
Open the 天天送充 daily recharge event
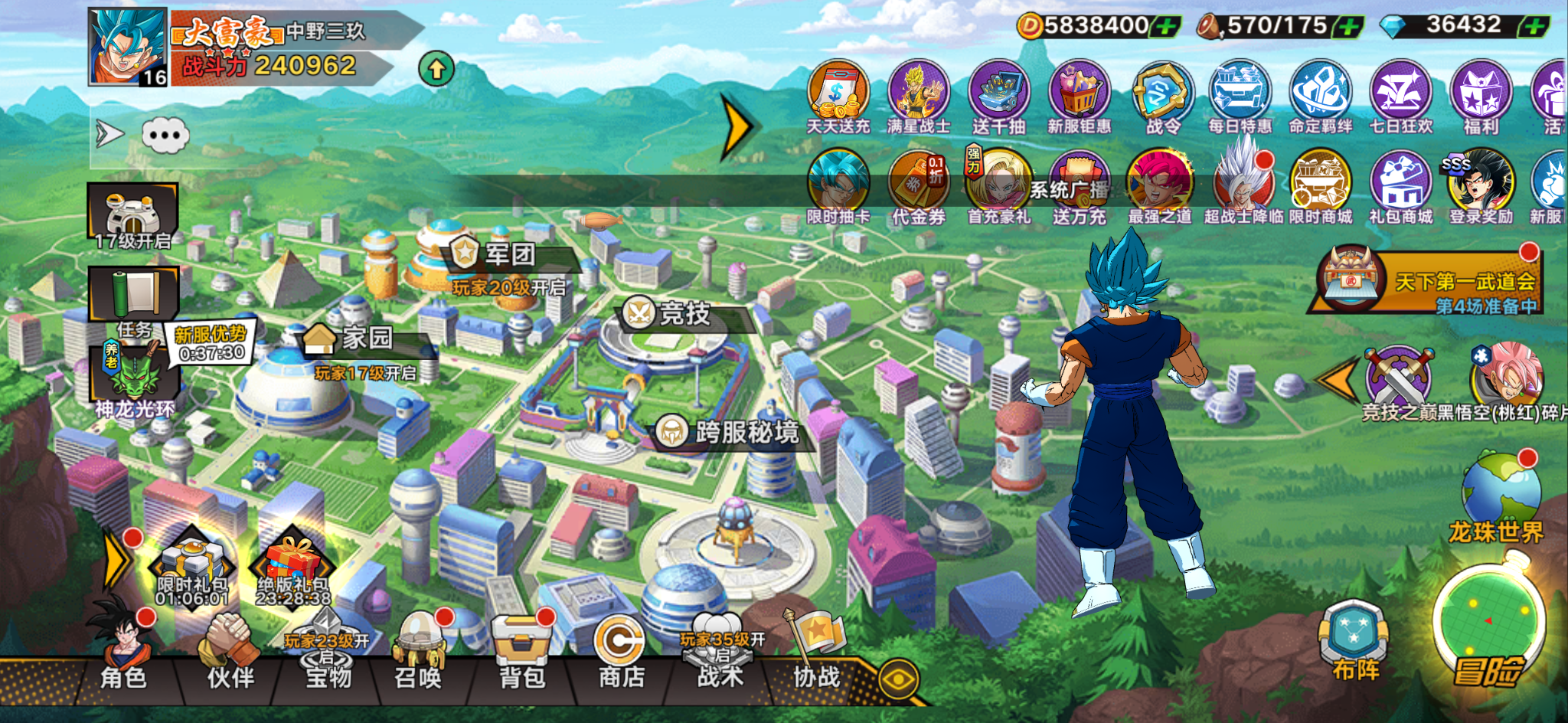[x=838, y=96]
